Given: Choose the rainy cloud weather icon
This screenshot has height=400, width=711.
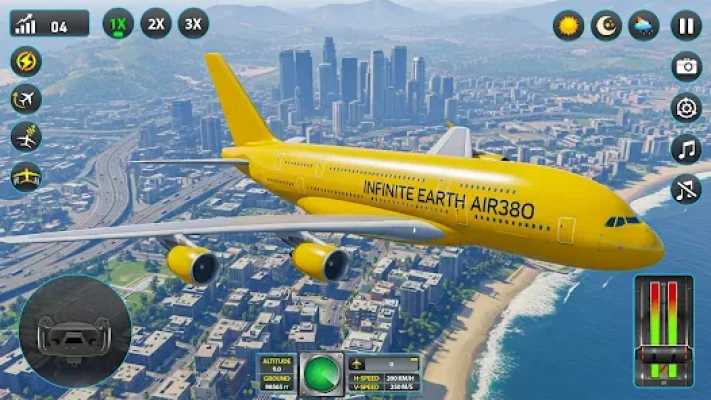Looking at the screenshot, I should [643, 25].
